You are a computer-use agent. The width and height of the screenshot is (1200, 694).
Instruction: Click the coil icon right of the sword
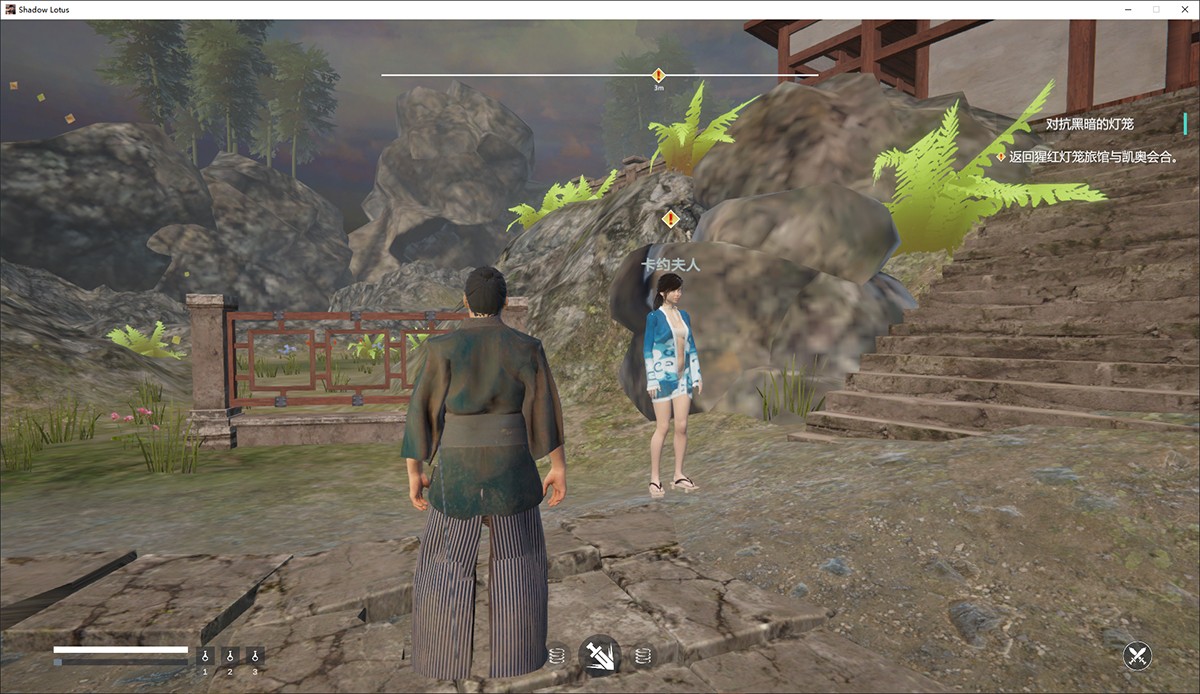coord(643,656)
